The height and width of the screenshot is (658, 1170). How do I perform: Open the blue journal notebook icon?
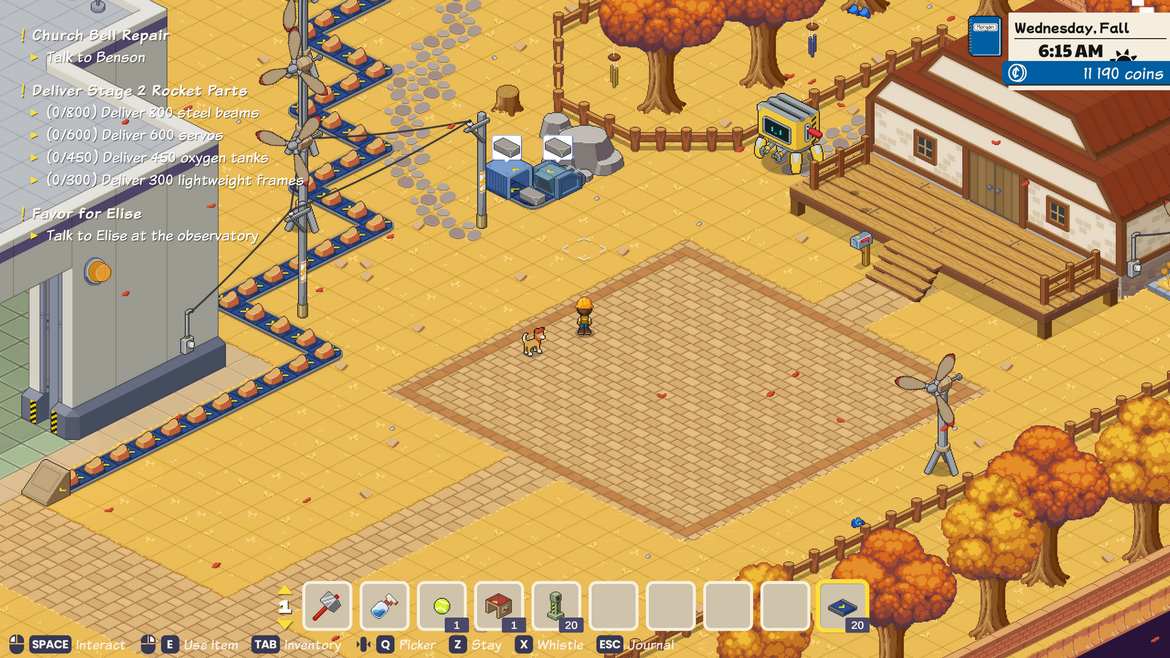point(985,37)
